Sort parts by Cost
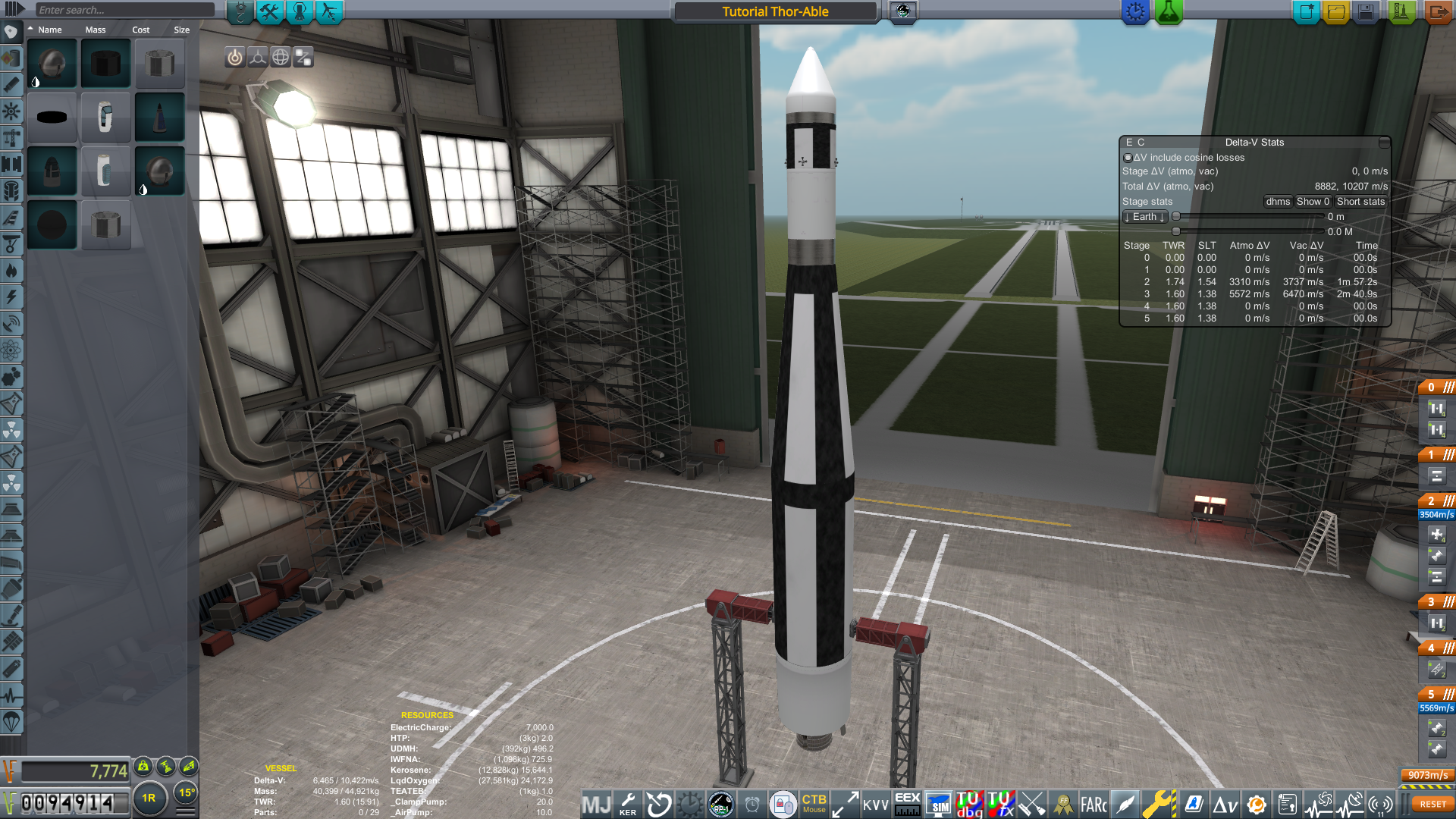Image resolution: width=1456 pixels, height=819 pixels. tap(141, 30)
